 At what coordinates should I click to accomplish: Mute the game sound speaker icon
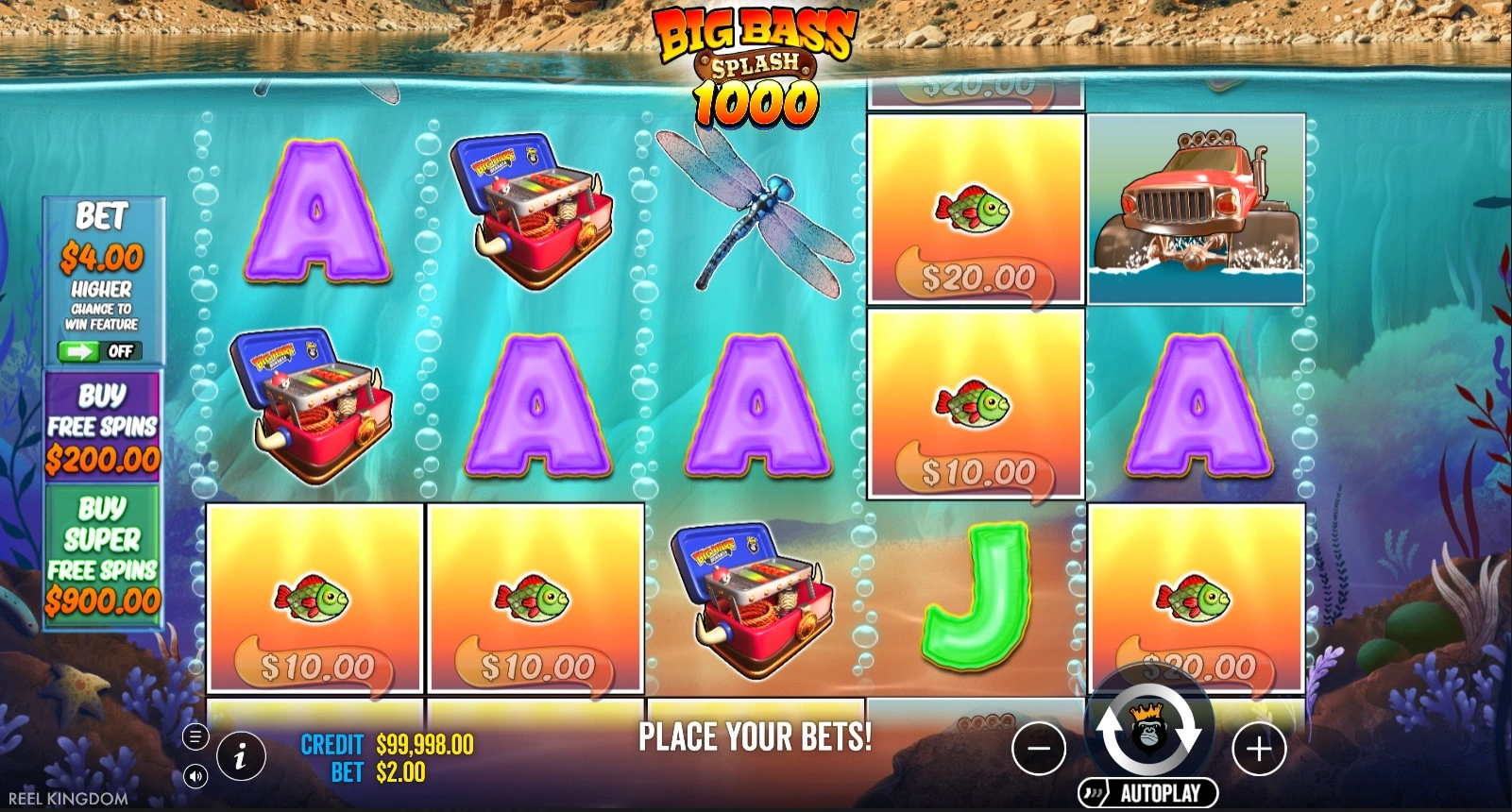(195, 776)
